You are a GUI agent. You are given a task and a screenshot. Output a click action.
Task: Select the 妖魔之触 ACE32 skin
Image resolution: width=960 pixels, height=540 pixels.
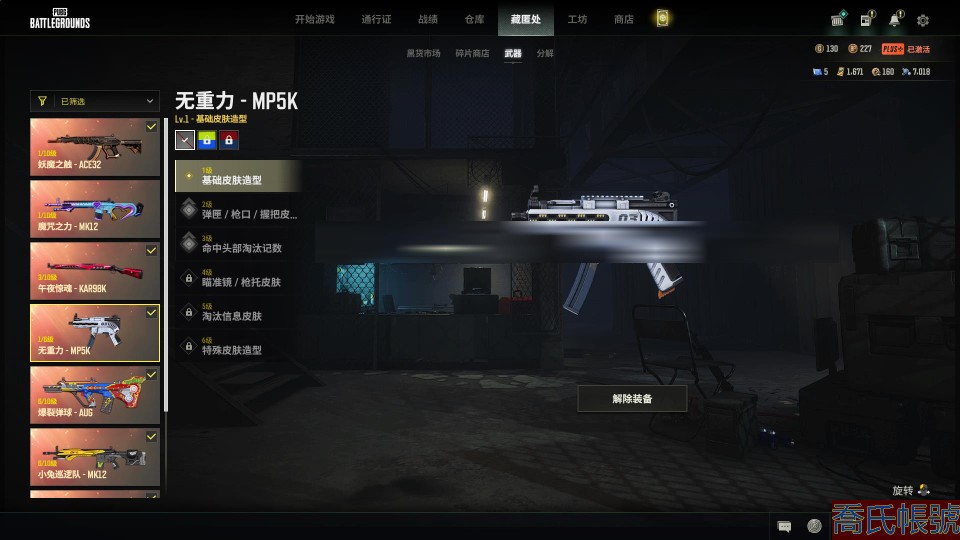(x=95, y=147)
